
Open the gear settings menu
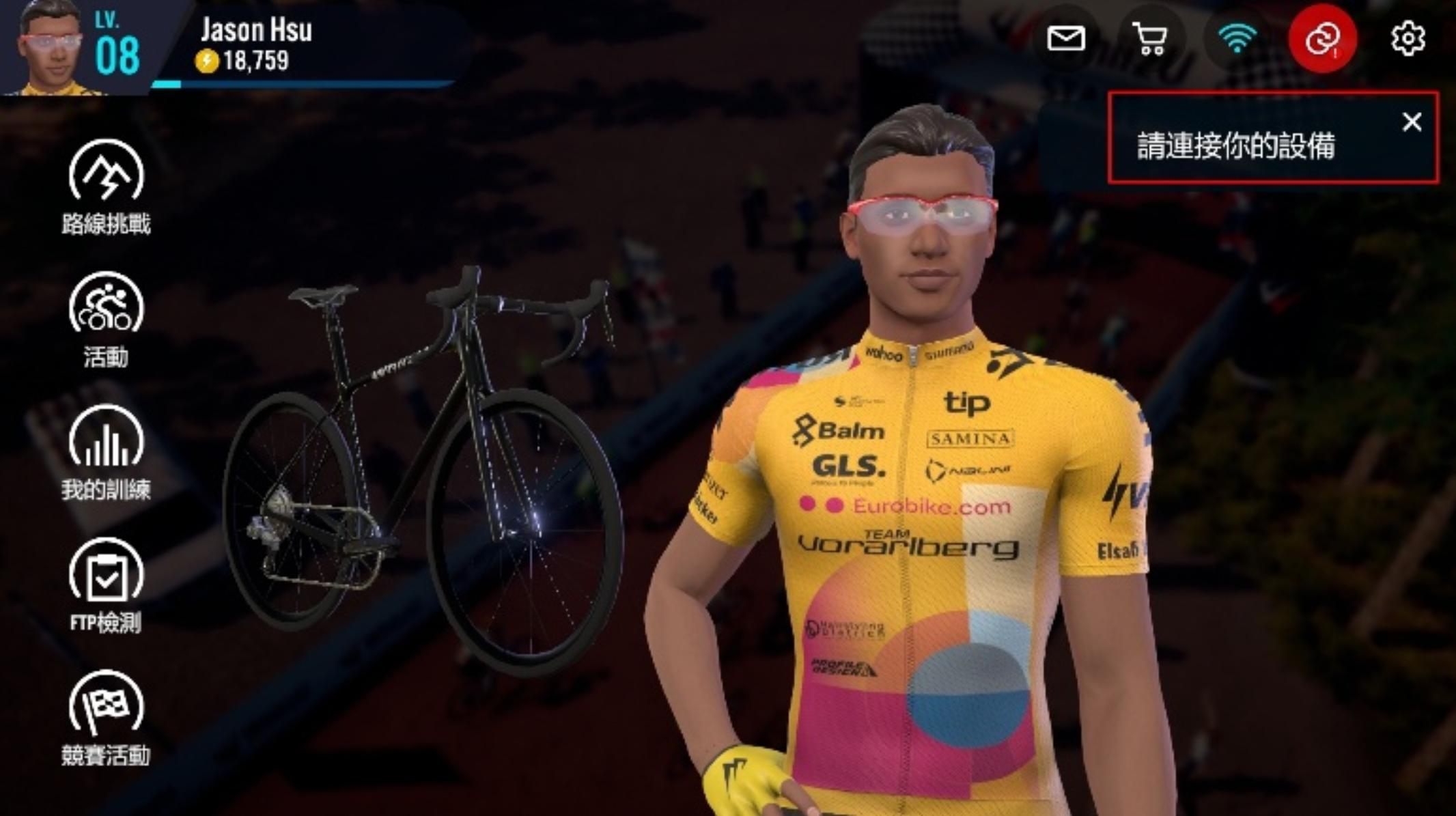point(1408,38)
